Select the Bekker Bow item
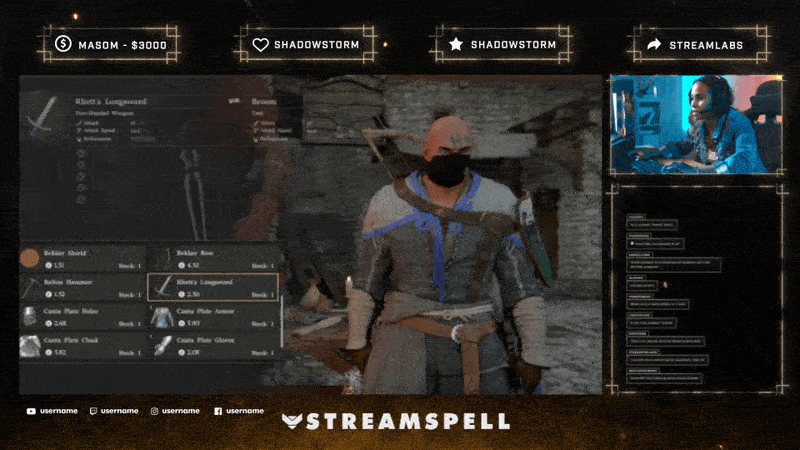The width and height of the screenshot is (800, 450). (212, 259)
